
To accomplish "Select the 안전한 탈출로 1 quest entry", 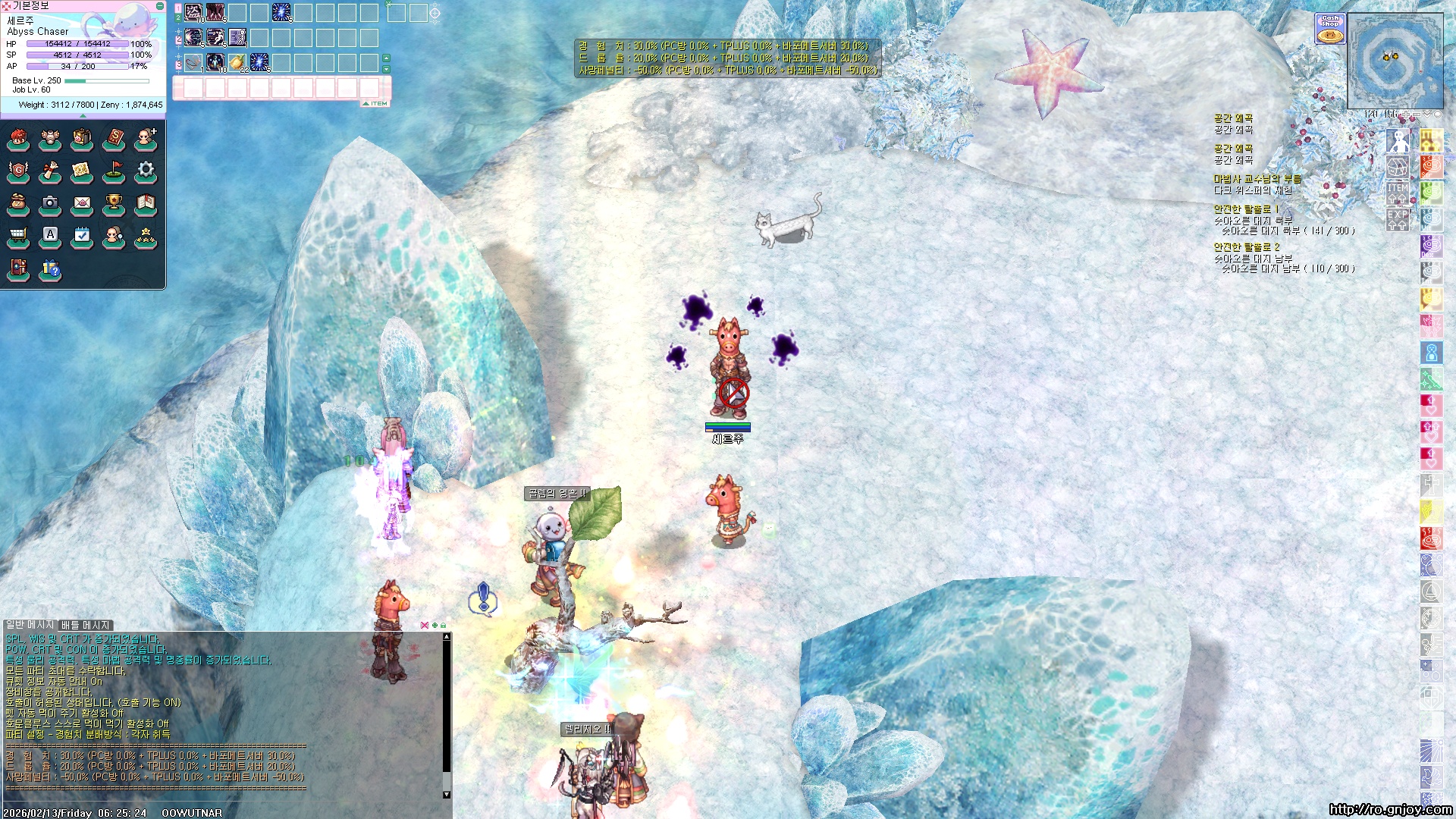I will 1245,209.
